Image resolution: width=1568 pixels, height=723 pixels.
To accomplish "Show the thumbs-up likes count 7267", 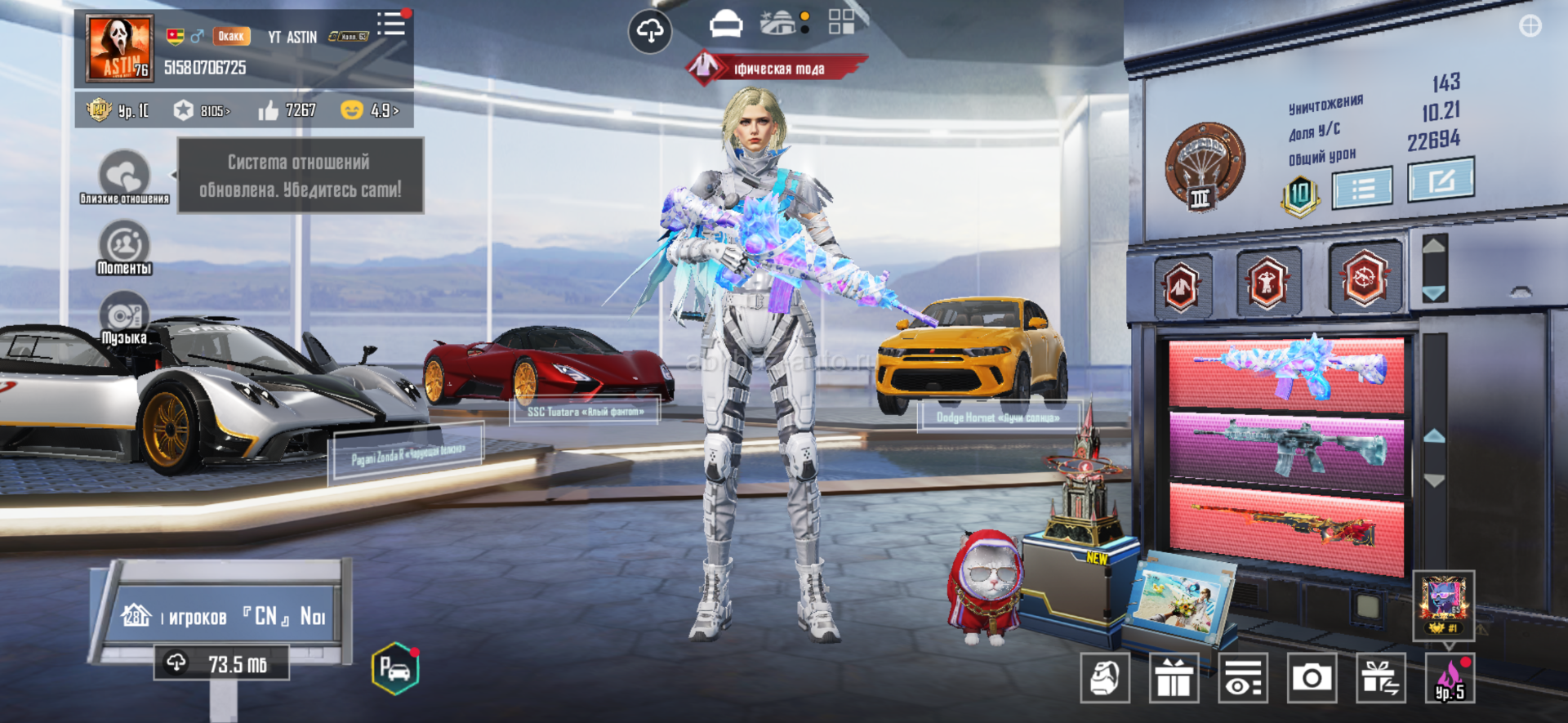I will click(288, 110).
